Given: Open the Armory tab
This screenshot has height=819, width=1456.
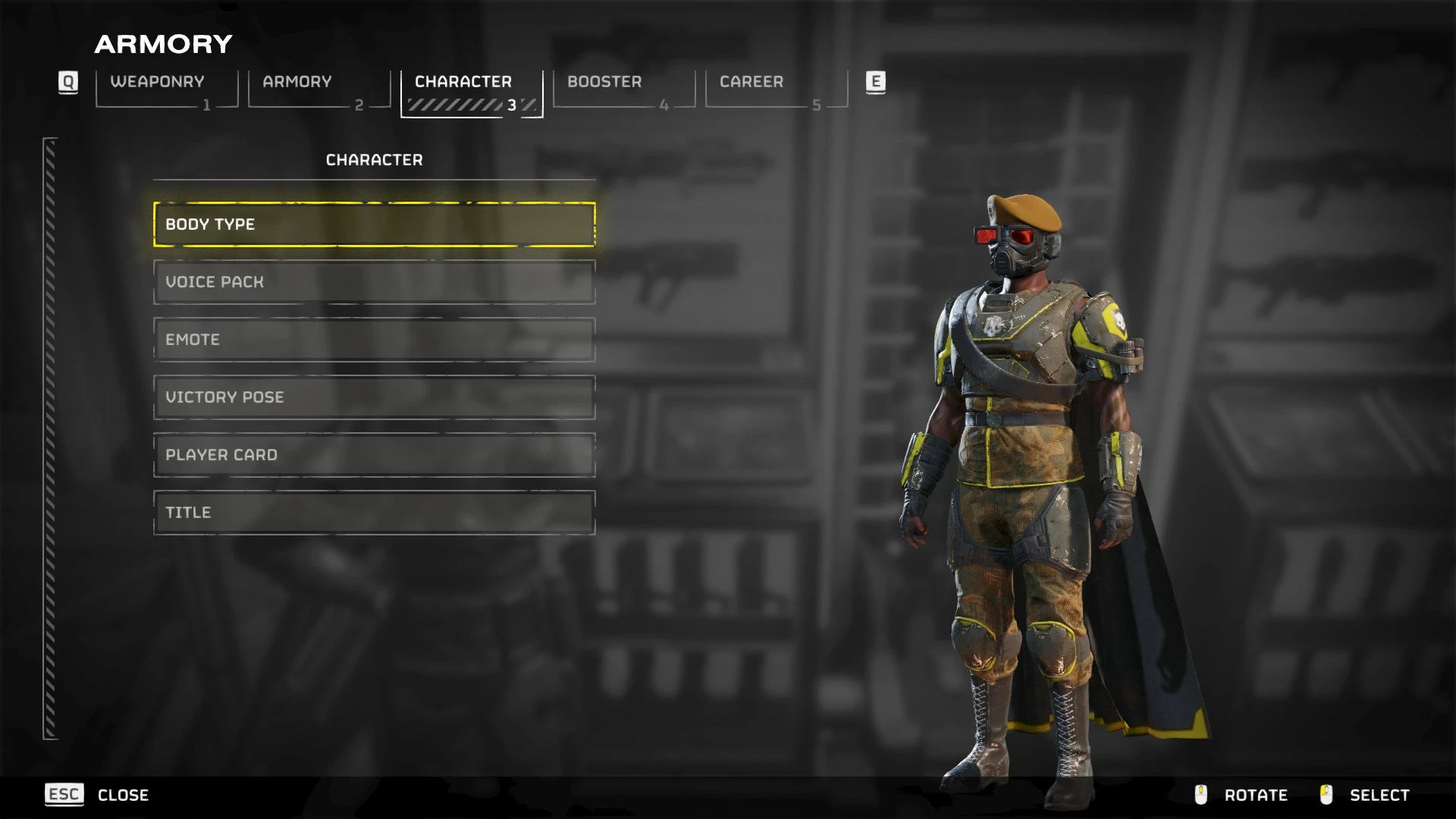Looking at the screenshot, I should point(319,89).
